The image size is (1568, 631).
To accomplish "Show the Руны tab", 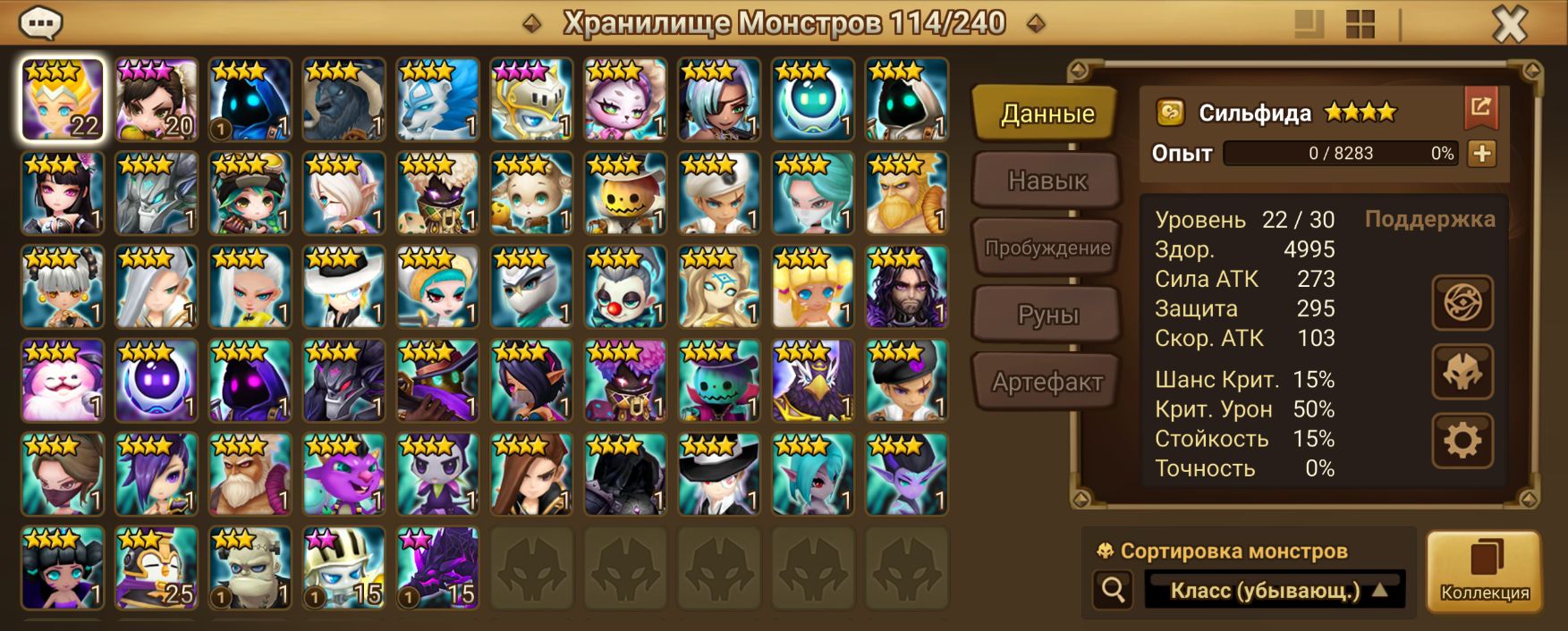I will coord(1047,315).
